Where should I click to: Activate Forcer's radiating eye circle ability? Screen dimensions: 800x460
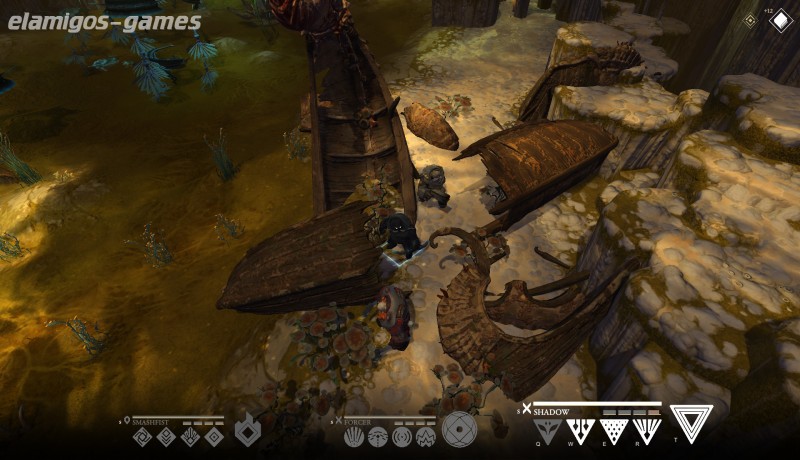click(378, 436)
